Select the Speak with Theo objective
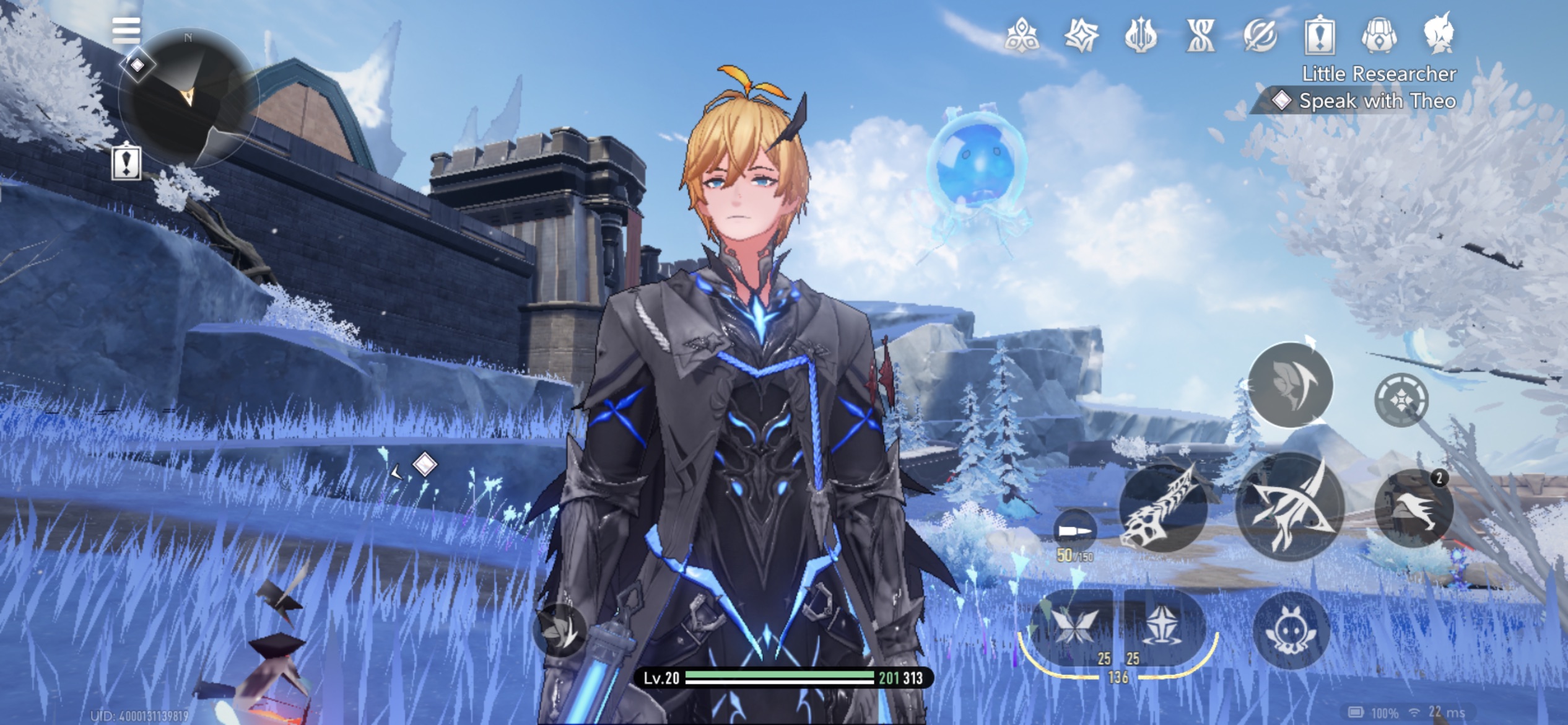Viewport: 1568px width, 725px height. point(1376,100)
